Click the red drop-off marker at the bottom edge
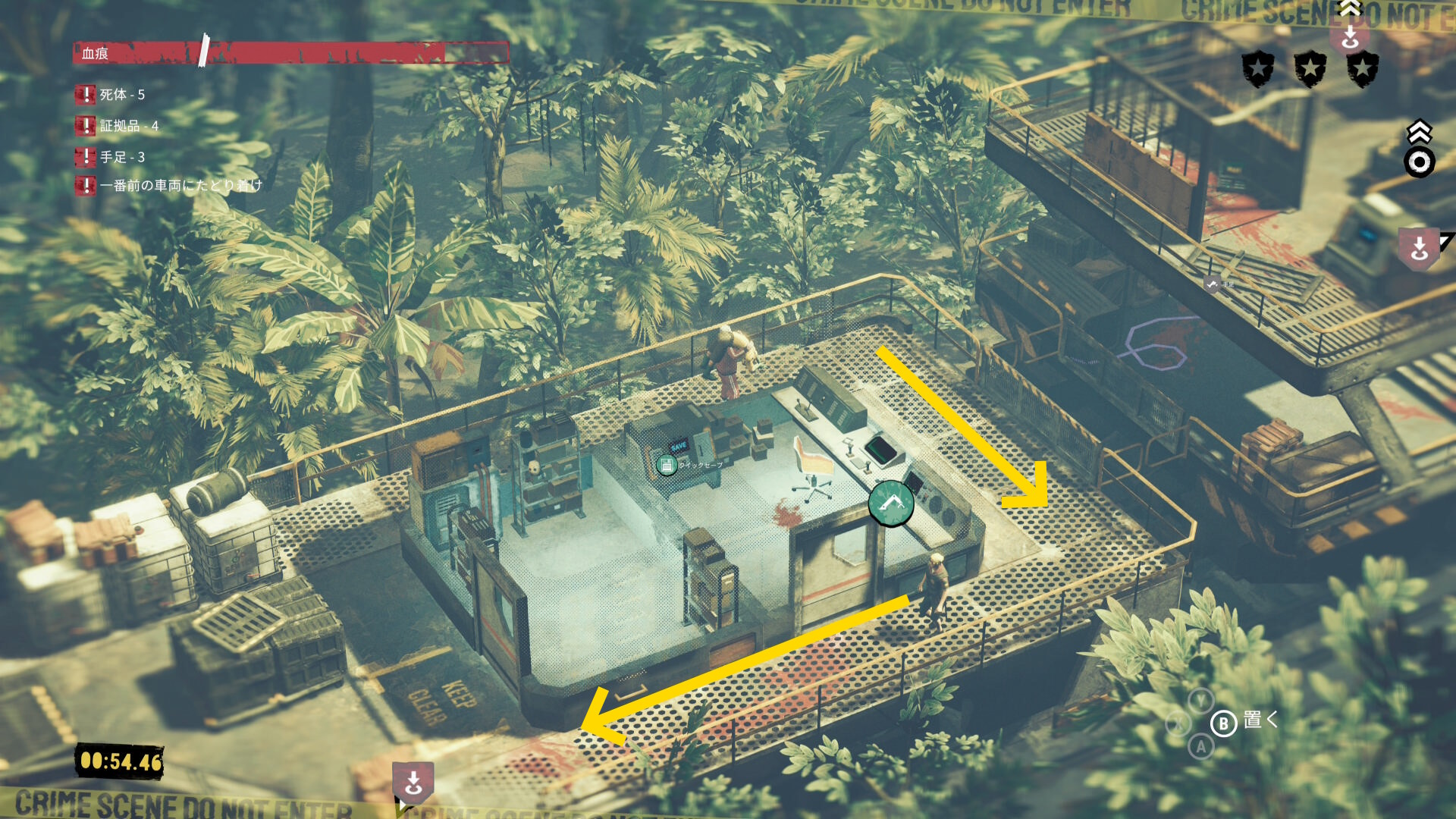The image size is (1456, 819). 413,782
